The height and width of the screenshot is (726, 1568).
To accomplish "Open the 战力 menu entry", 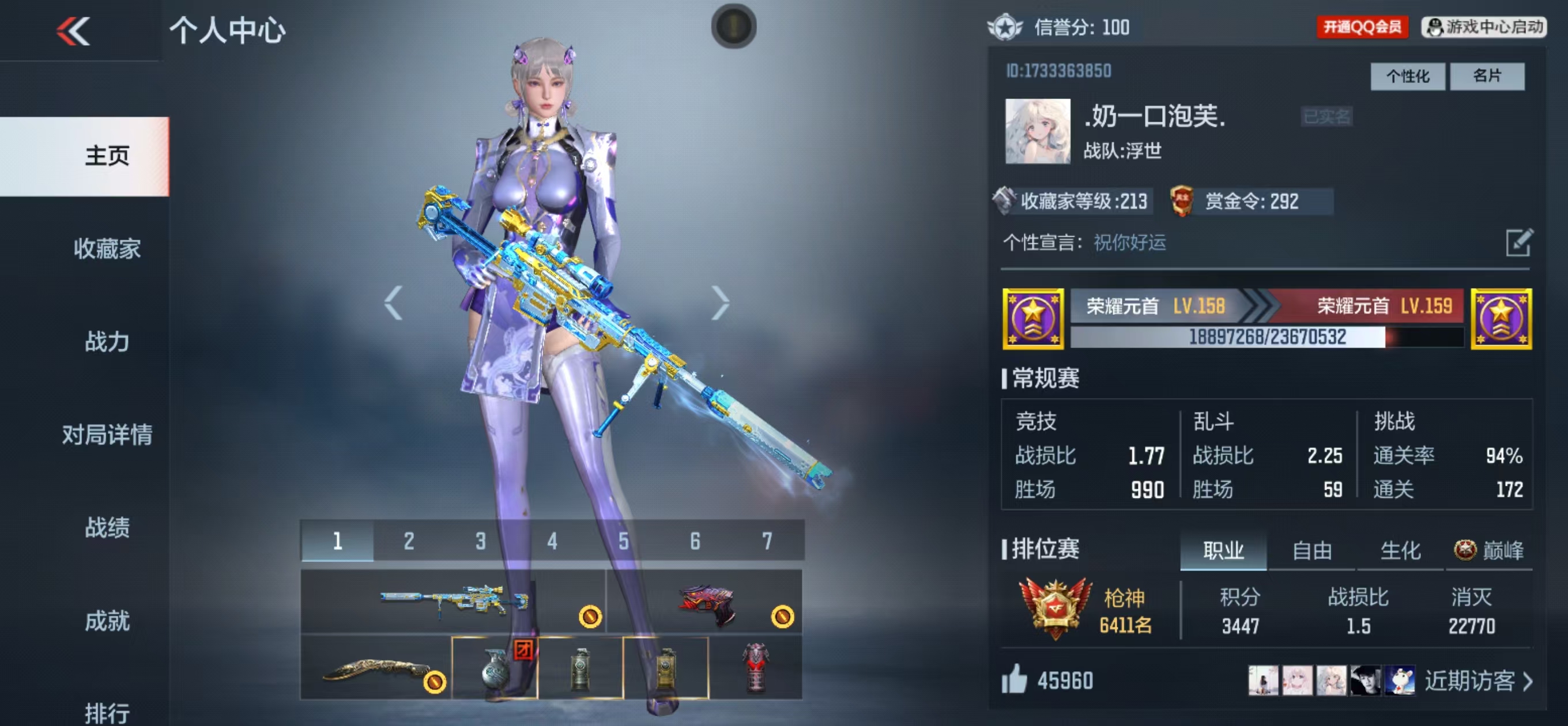I will [x=107, y=342].
